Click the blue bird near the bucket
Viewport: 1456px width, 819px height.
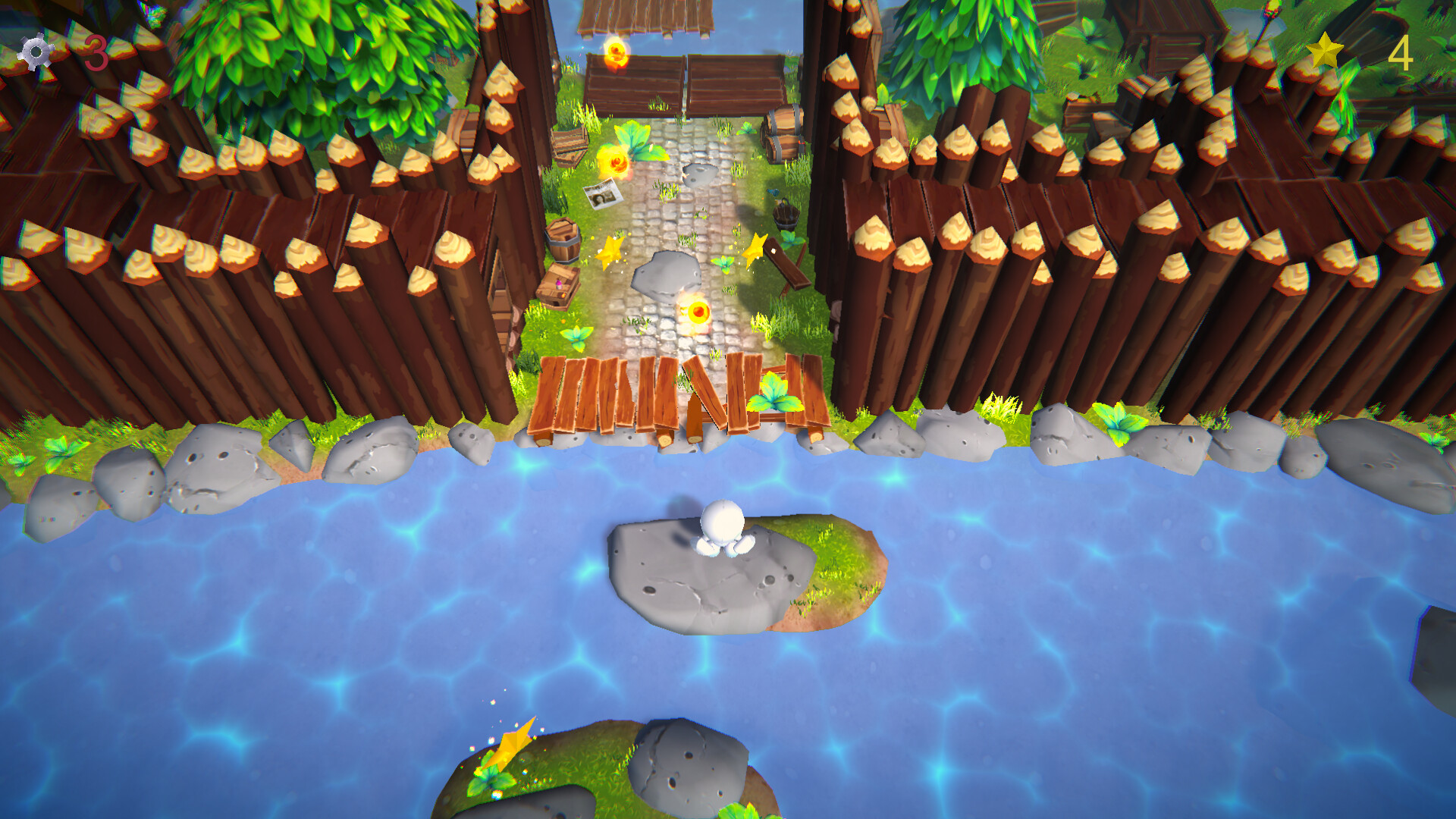point(773,193)
